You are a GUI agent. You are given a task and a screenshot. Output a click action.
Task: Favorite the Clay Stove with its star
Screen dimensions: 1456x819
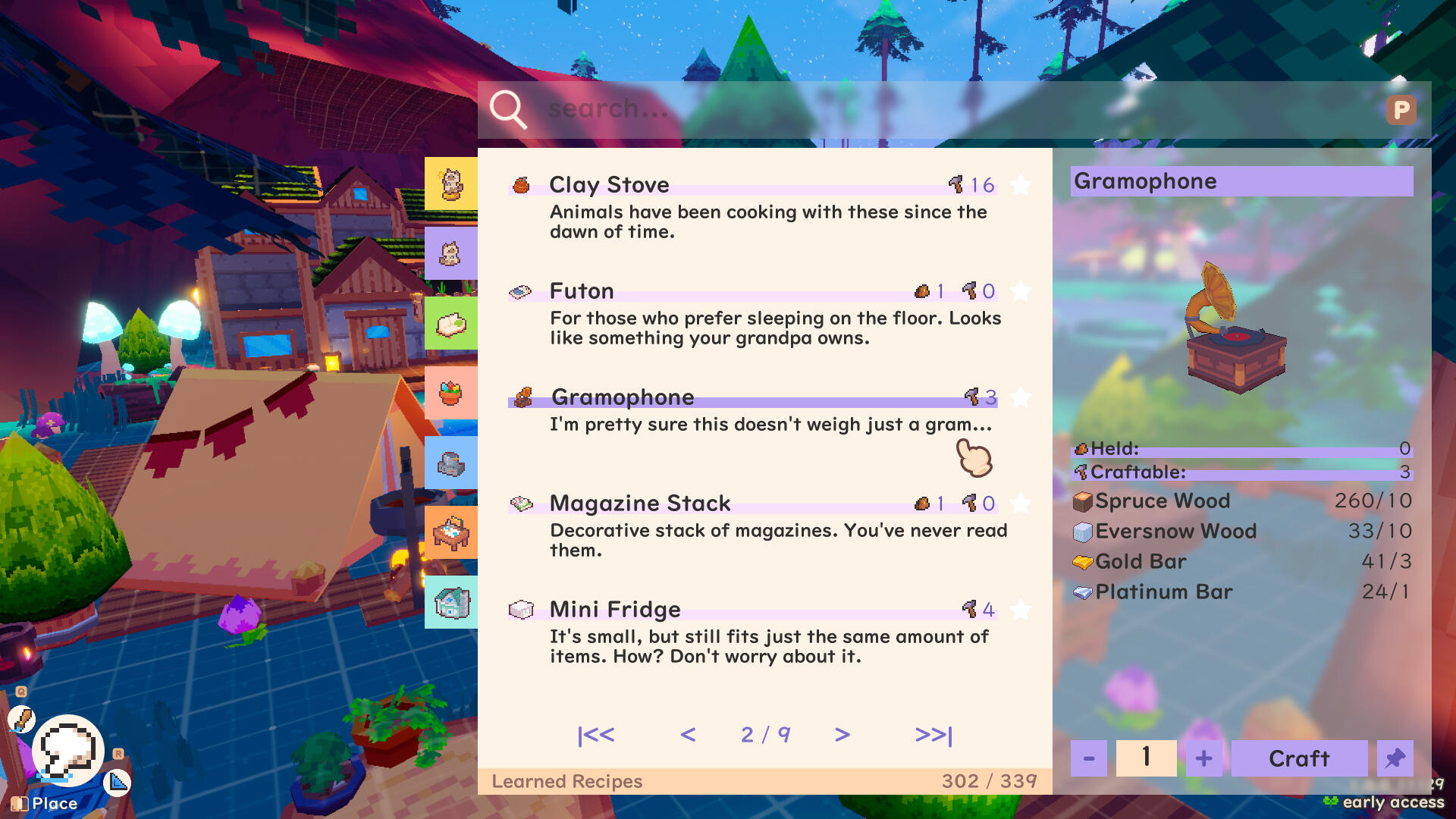point(1021,185)
